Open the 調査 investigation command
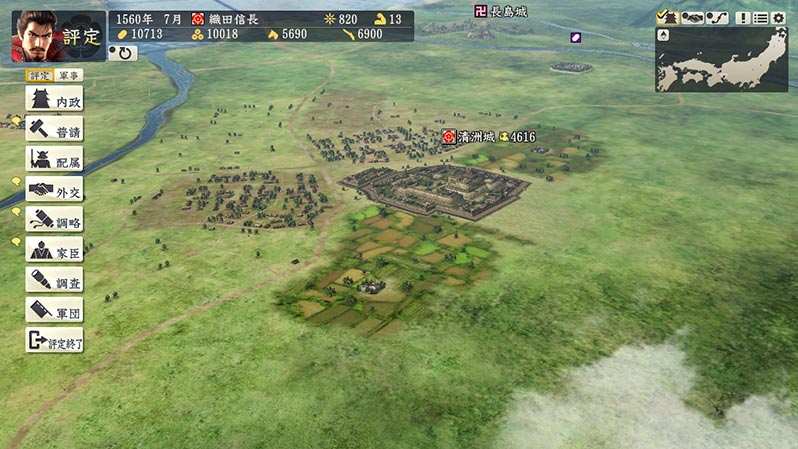The height and width of the screenshot is (449, 798). (x=54, y=280)
